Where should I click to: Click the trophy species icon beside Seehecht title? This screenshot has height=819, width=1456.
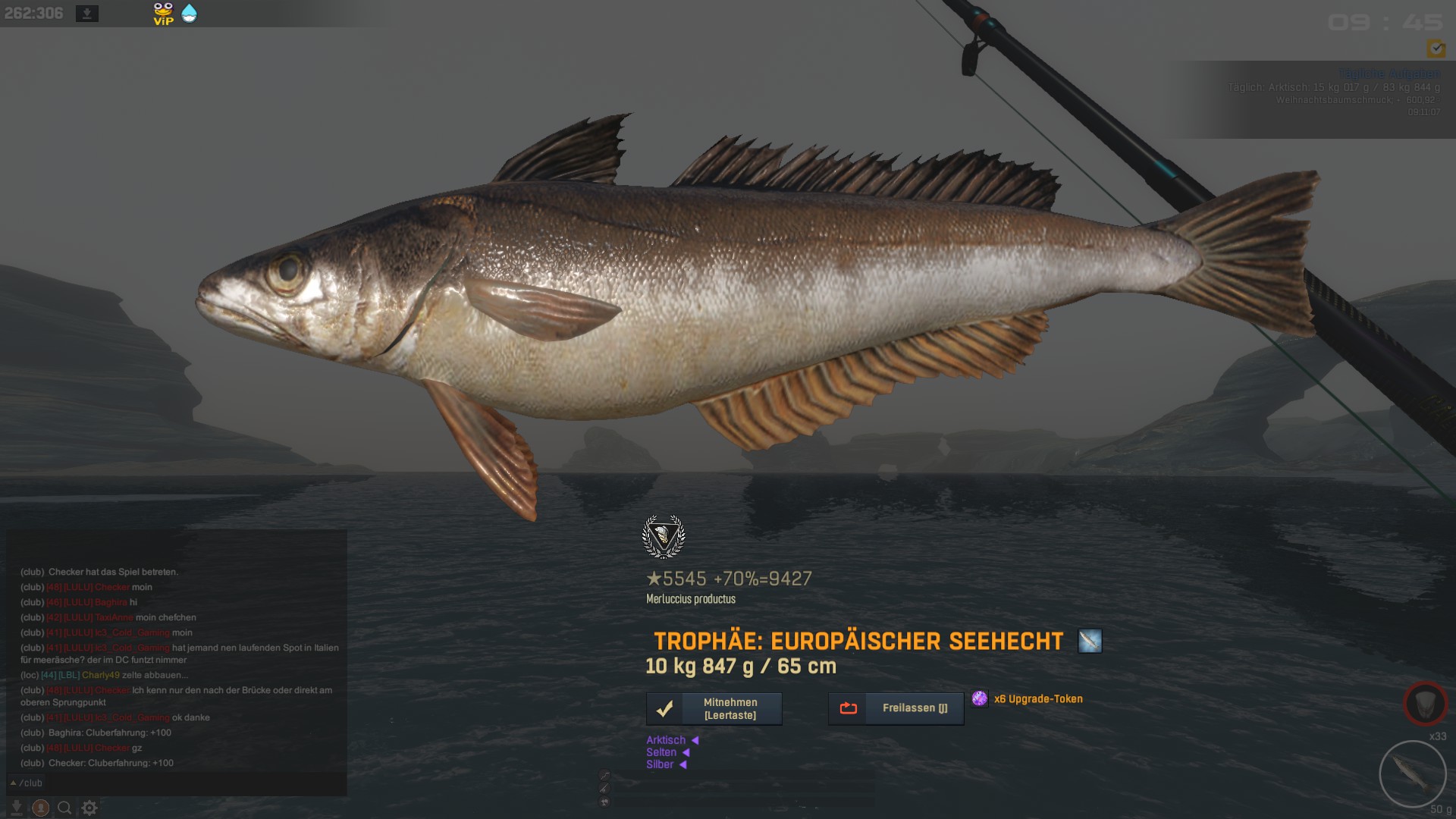(1090, 641)
